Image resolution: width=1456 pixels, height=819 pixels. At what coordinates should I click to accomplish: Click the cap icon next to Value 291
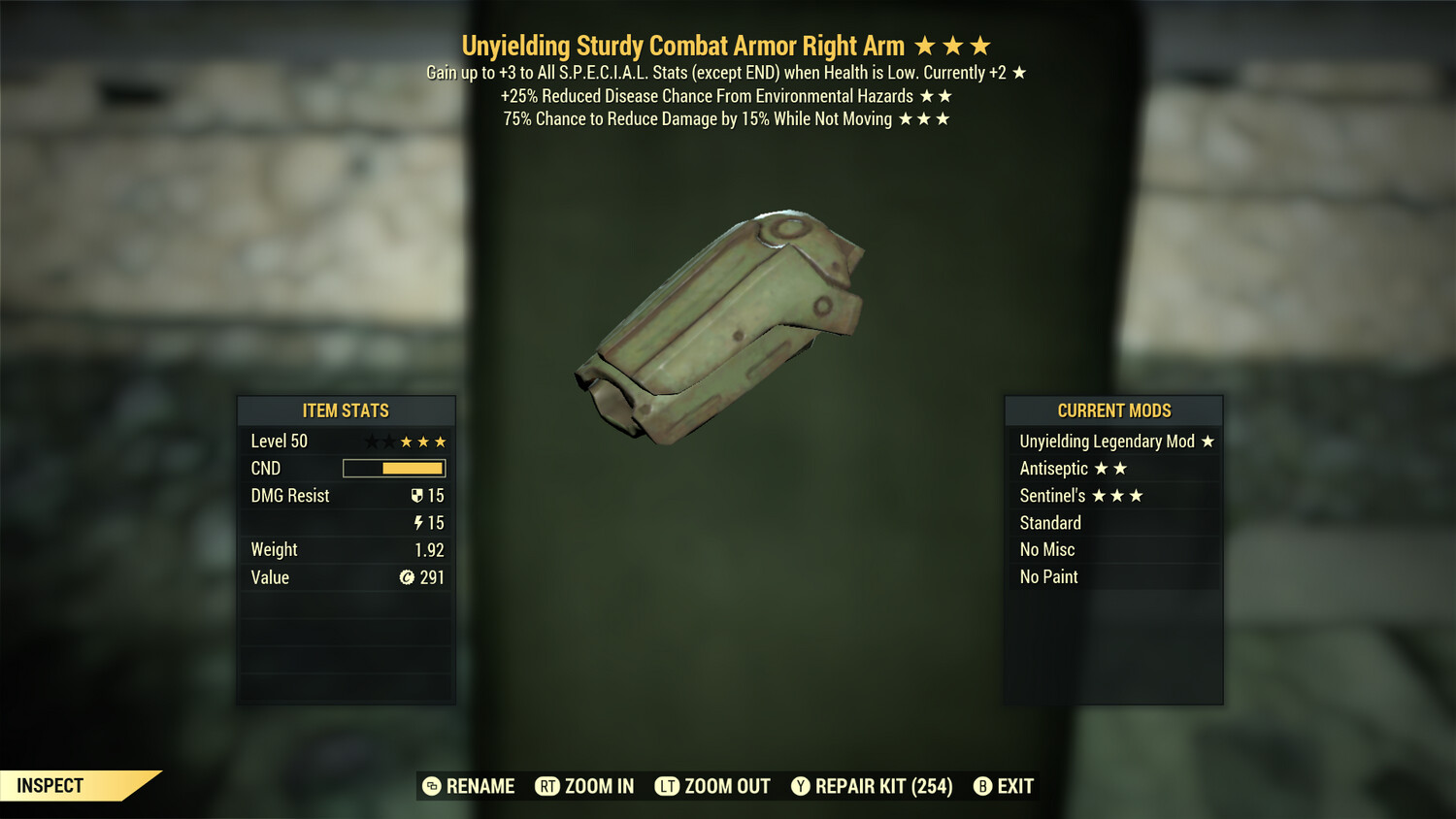(x=409, y=577)
